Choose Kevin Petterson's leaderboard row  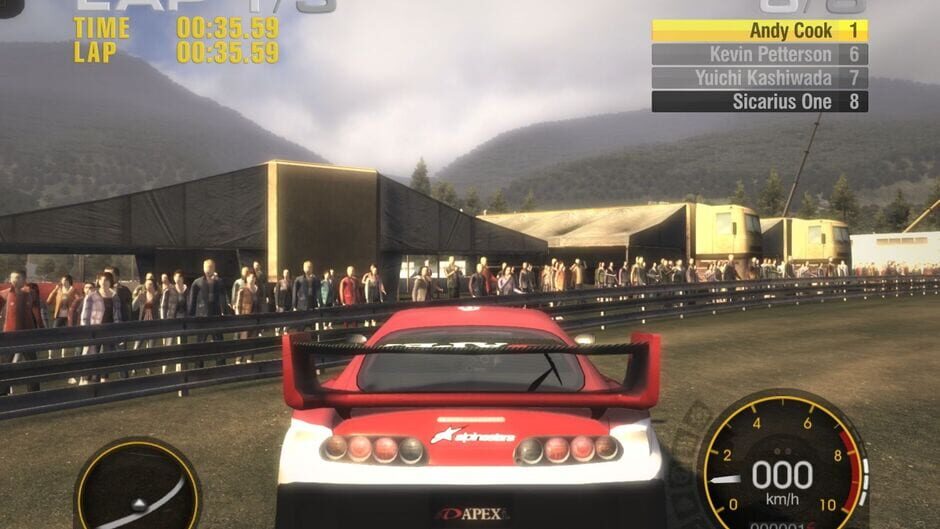759,55
